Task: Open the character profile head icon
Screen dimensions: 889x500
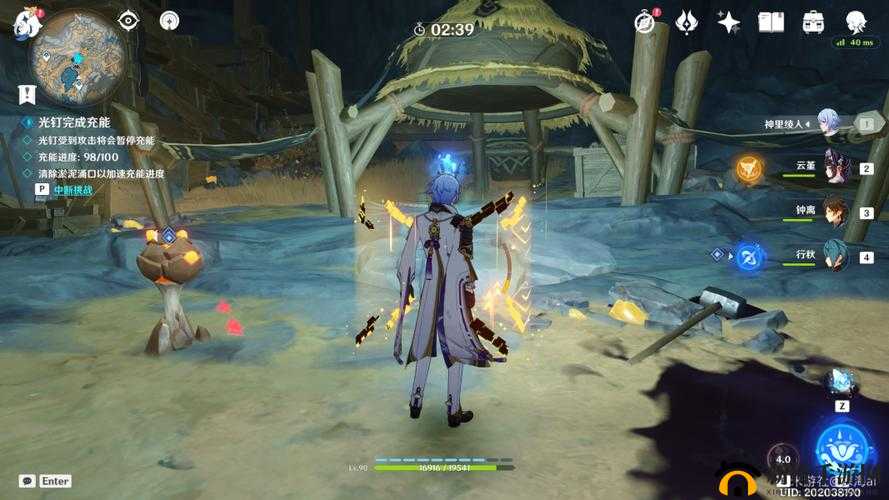Action: [855, 22]
